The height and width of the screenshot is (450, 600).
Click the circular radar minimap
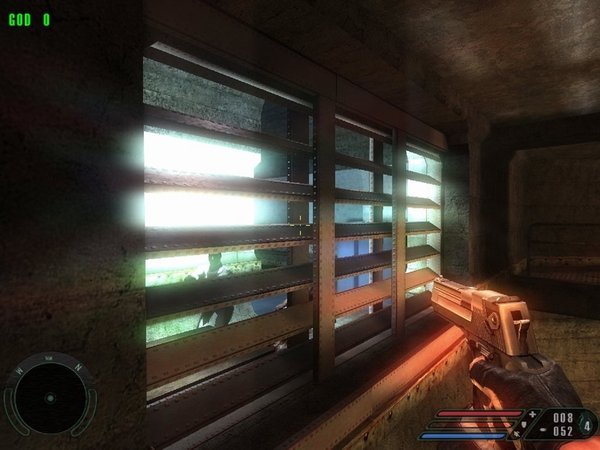pyautogui.click(x=49, y=397)
